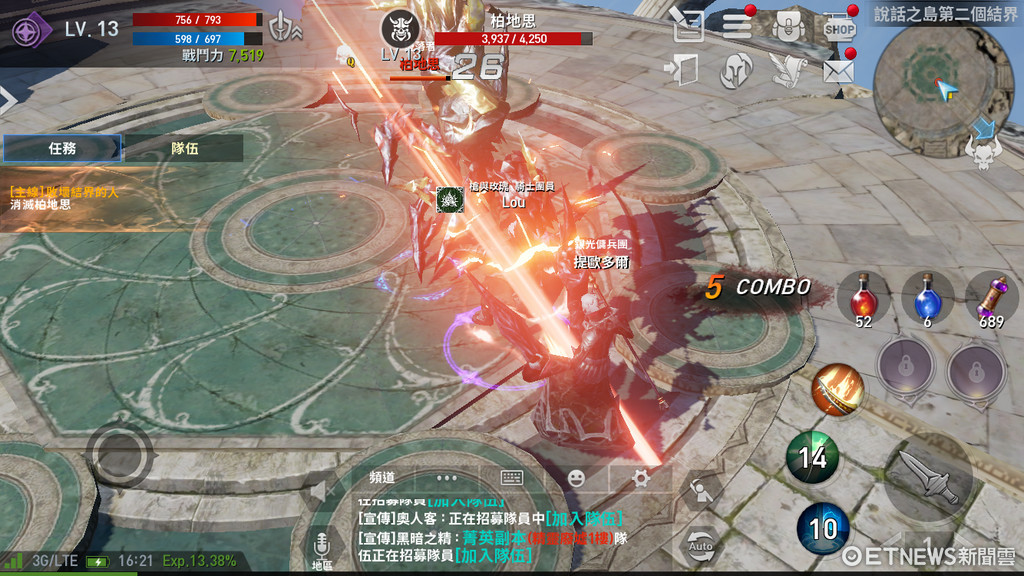
Task: Switch to the 任務 quest tab
Action: (x=62, y=148)
